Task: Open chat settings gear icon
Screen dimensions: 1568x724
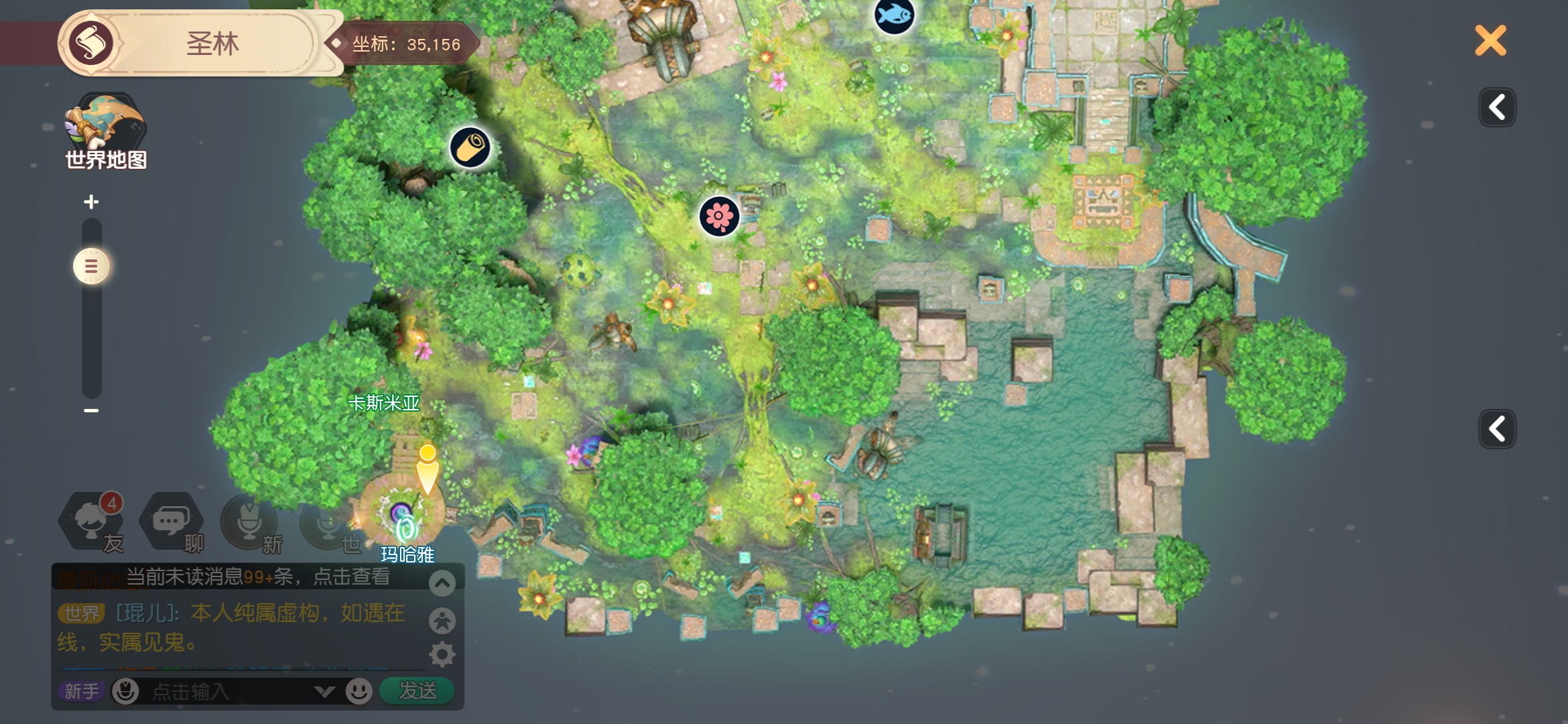Action: (x=442, y=654)
